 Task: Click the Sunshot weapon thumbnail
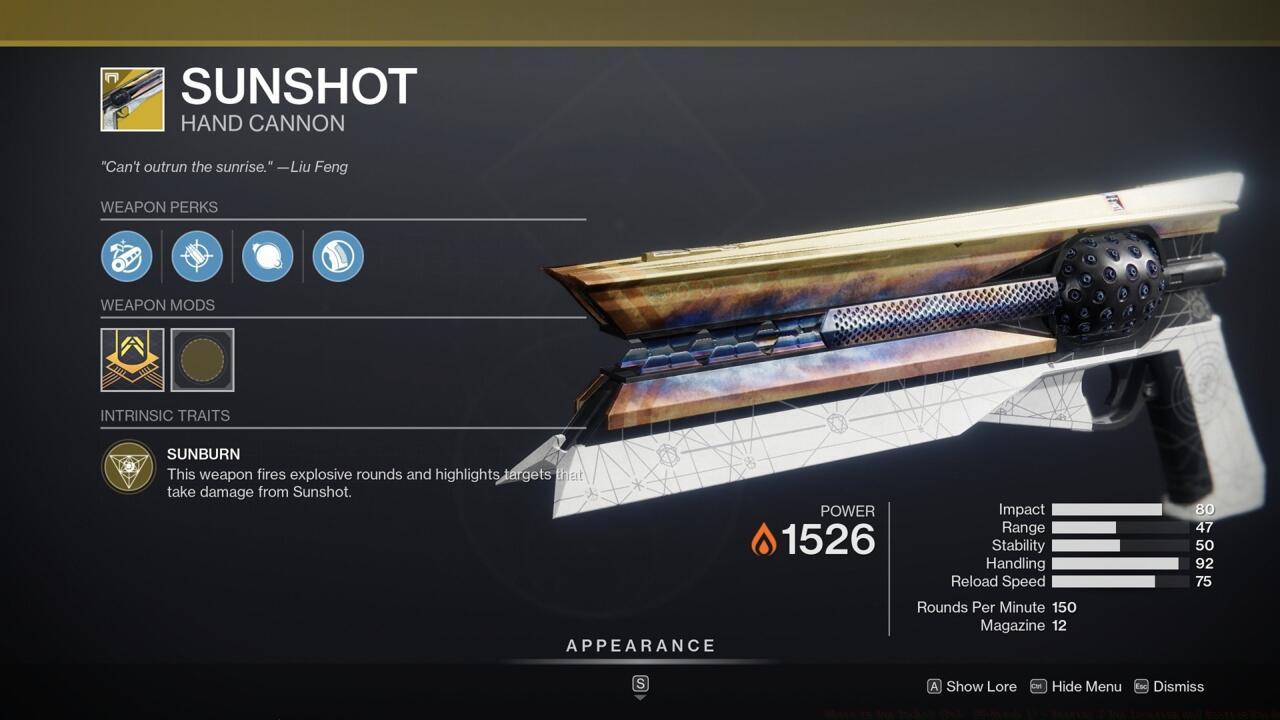coord(130,100)
